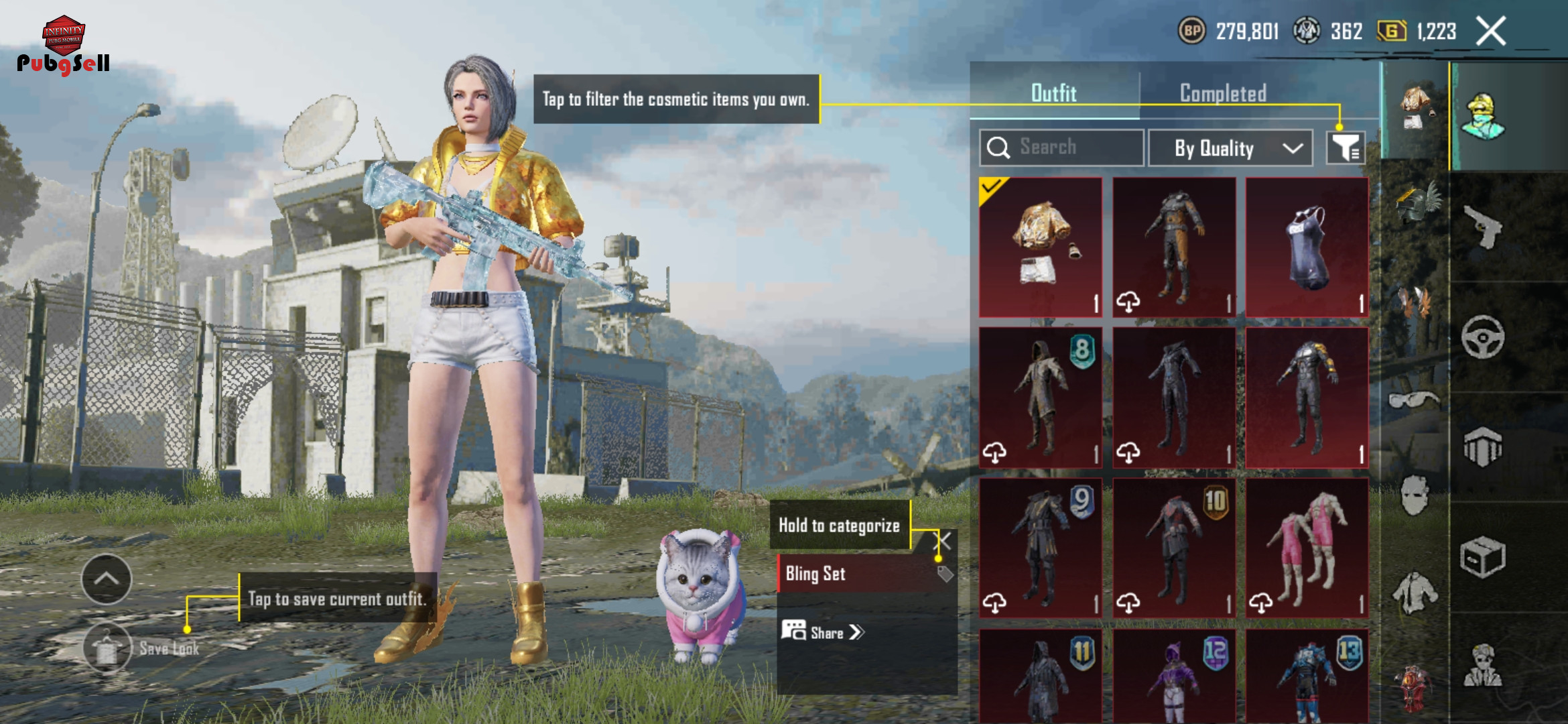
Task: Open the winged helmet category
Action: (1415, 204)
